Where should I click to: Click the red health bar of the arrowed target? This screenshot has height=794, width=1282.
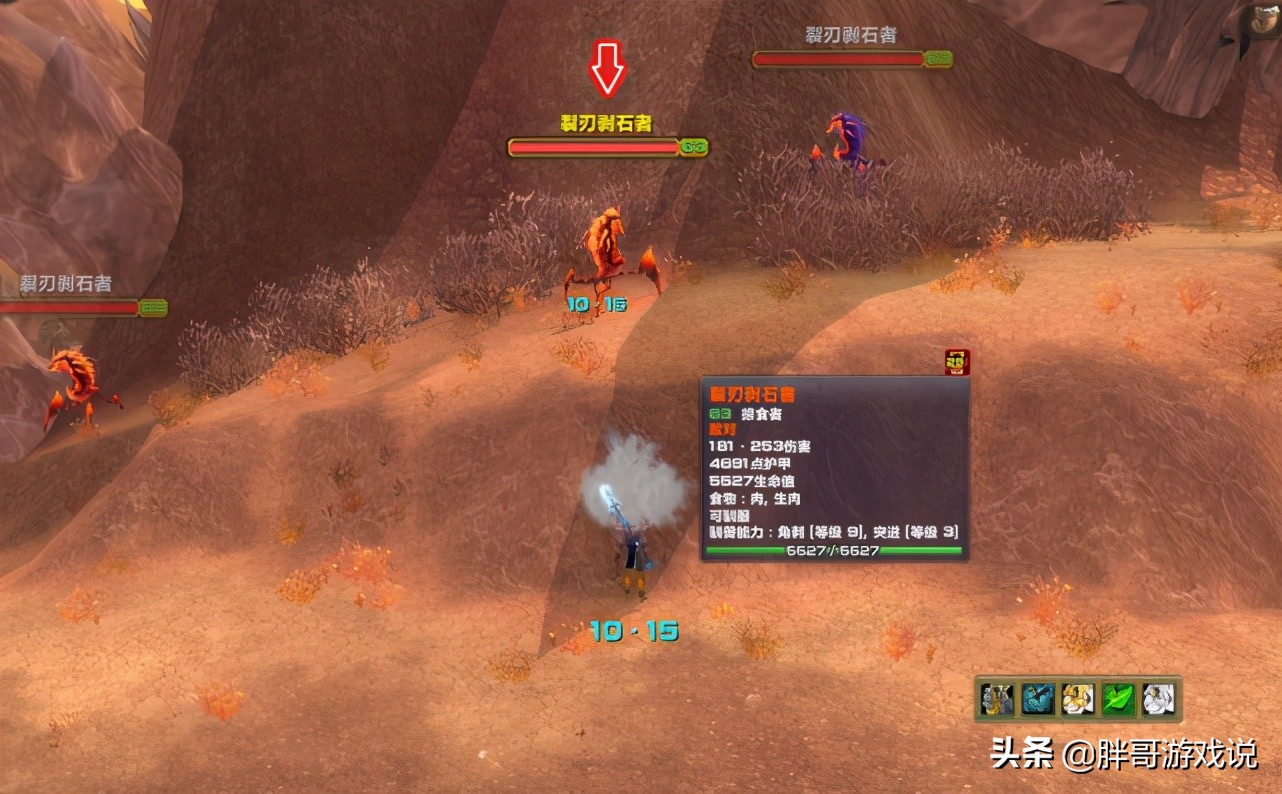(595, 147)
